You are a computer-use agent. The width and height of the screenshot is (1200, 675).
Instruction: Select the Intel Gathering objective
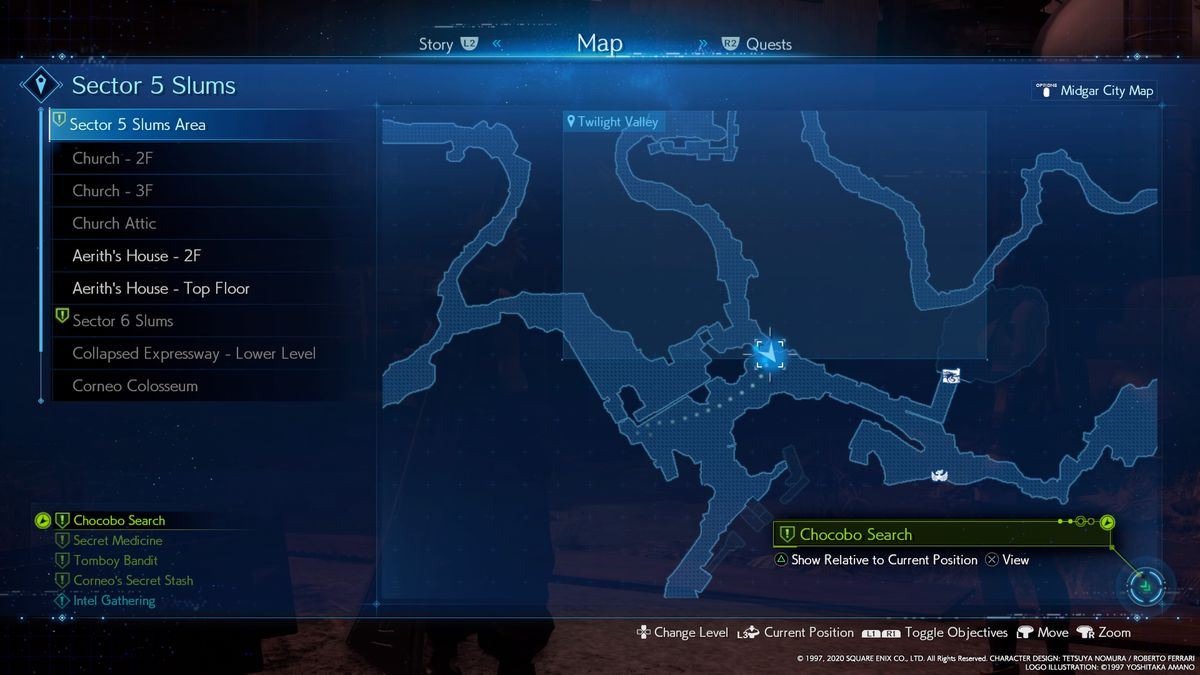tap(114, 601)
